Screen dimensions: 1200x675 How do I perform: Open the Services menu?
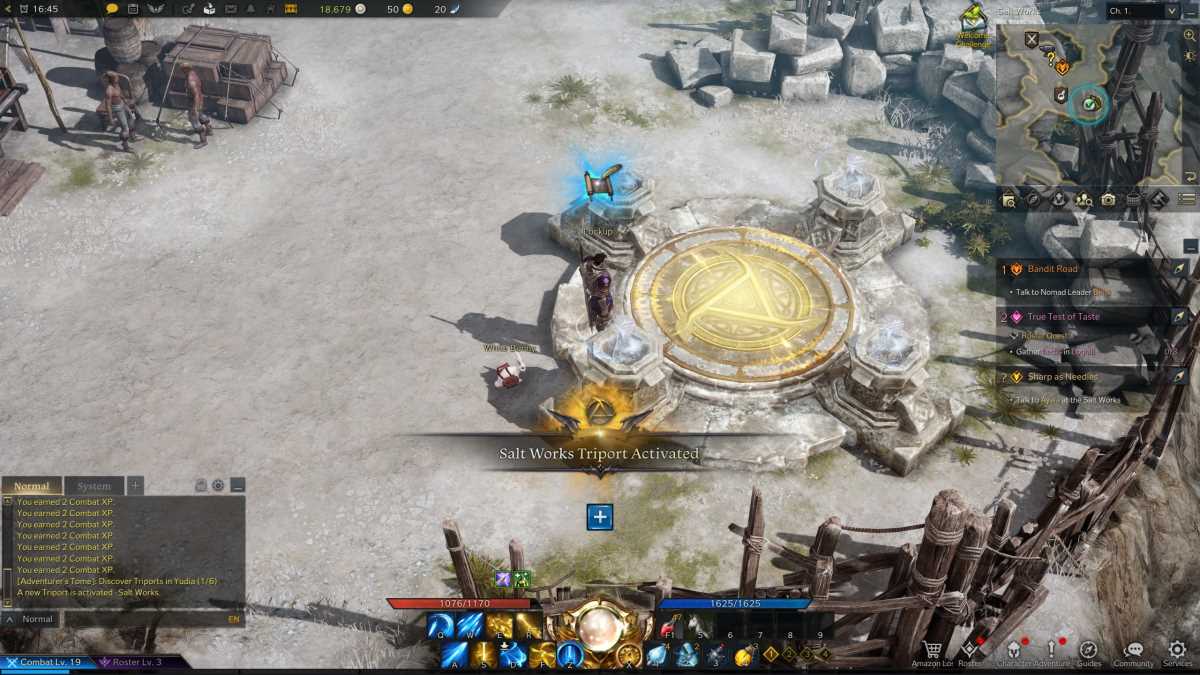(x=1177, y=652)
